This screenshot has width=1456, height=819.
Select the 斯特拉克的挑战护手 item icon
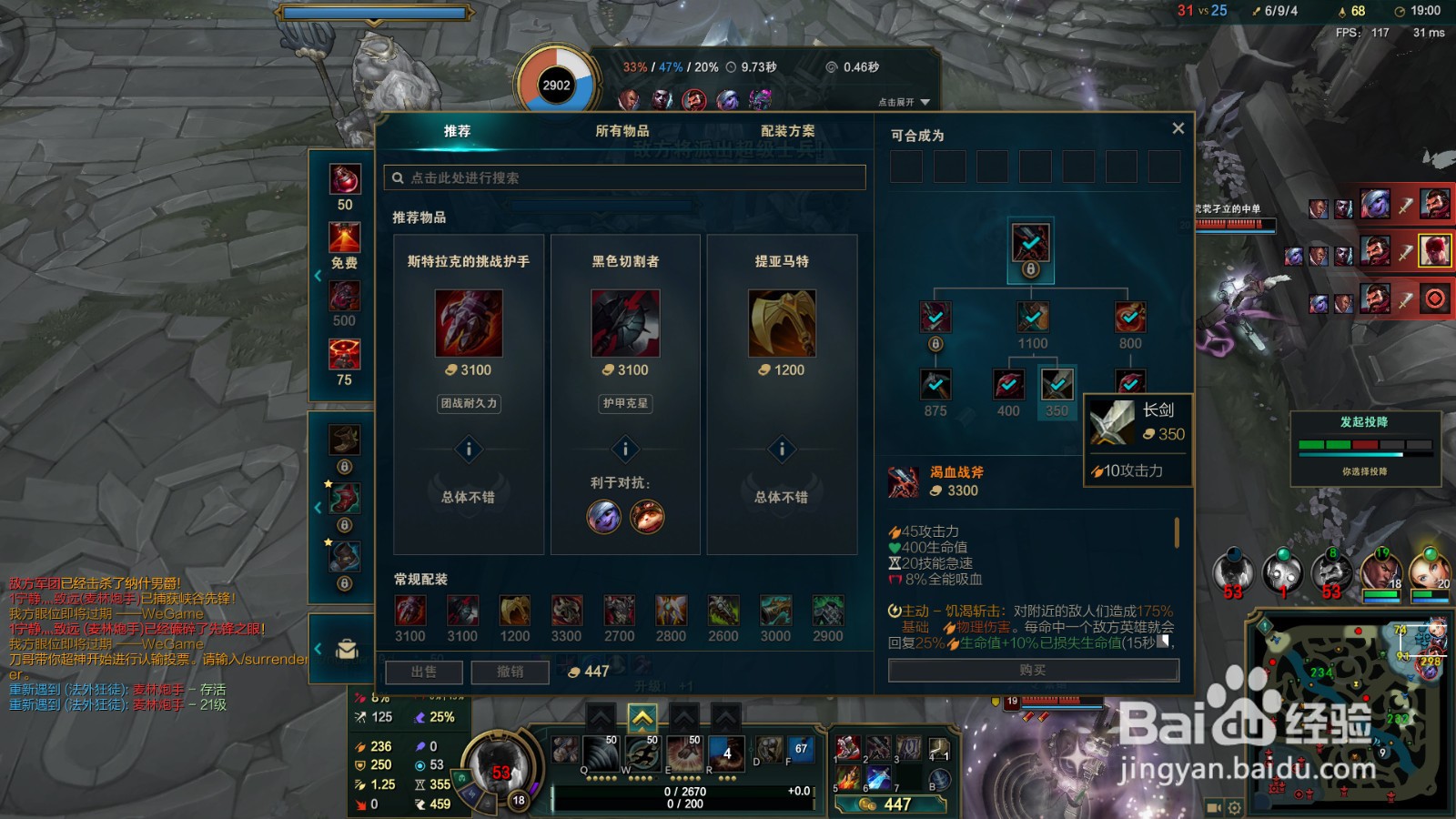click(469, 324)
